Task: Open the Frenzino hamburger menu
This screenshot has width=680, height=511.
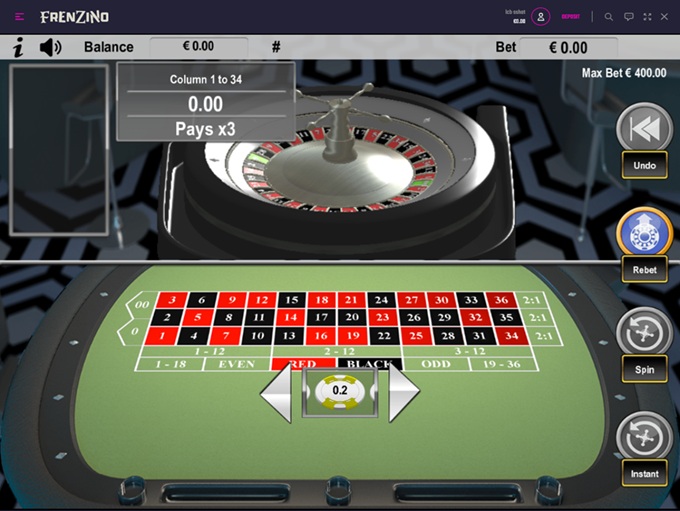Action: click(x=20, y=17)
